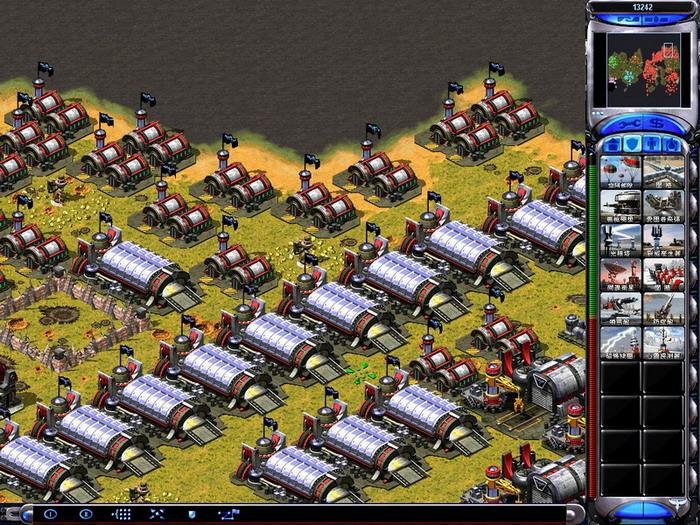Activate the dollar-sign sell button

[x=655, y=123]
